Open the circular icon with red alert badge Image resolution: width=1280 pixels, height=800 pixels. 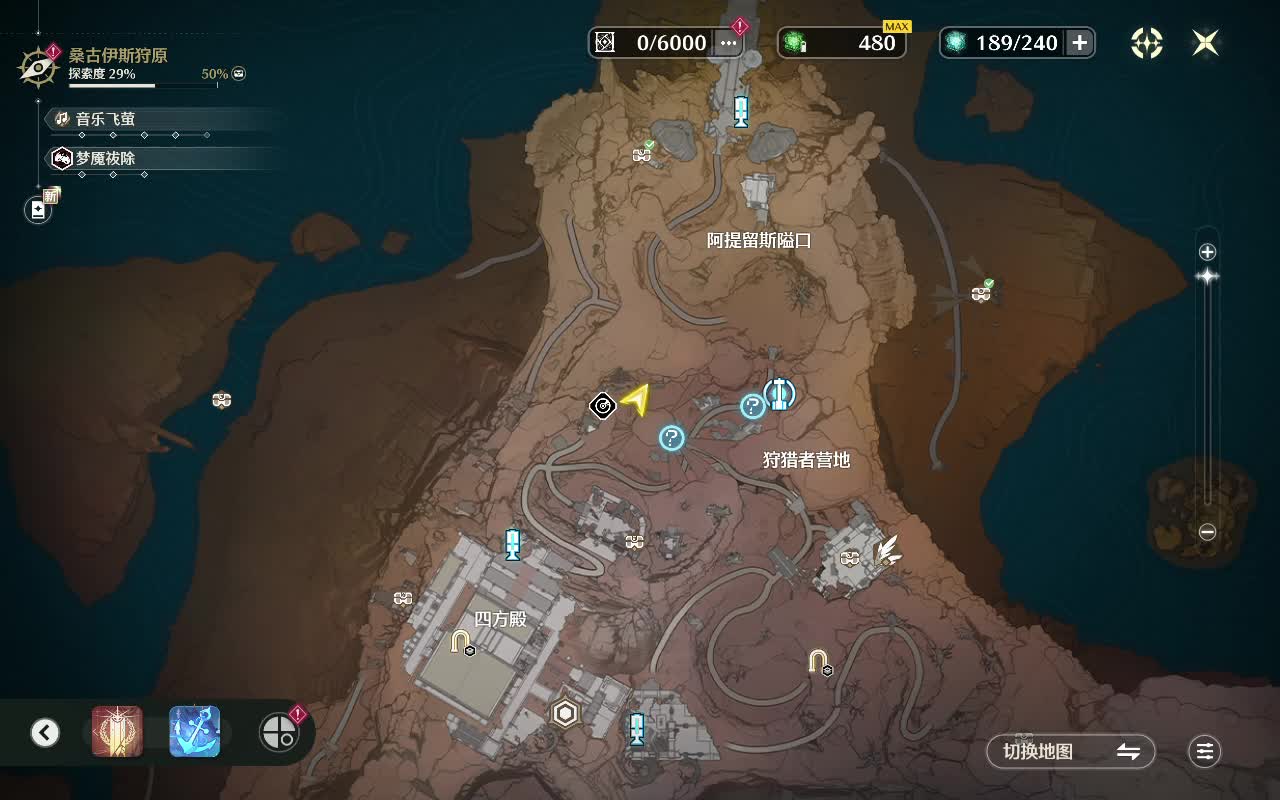click(x=278, y=733)
